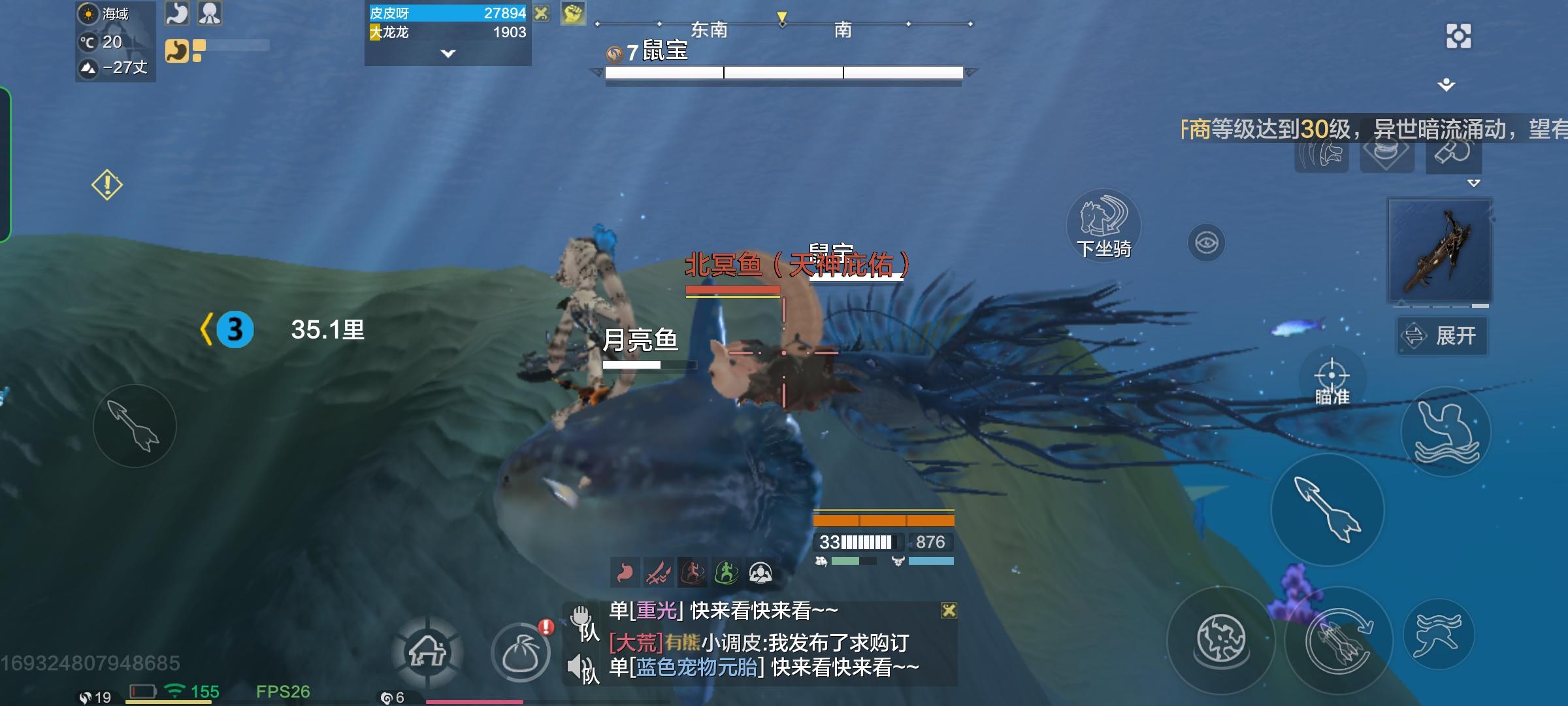Click the crossed swords combat status icon
The width and height of the screenshot is (1568, 706).
(x=660, y=573)
